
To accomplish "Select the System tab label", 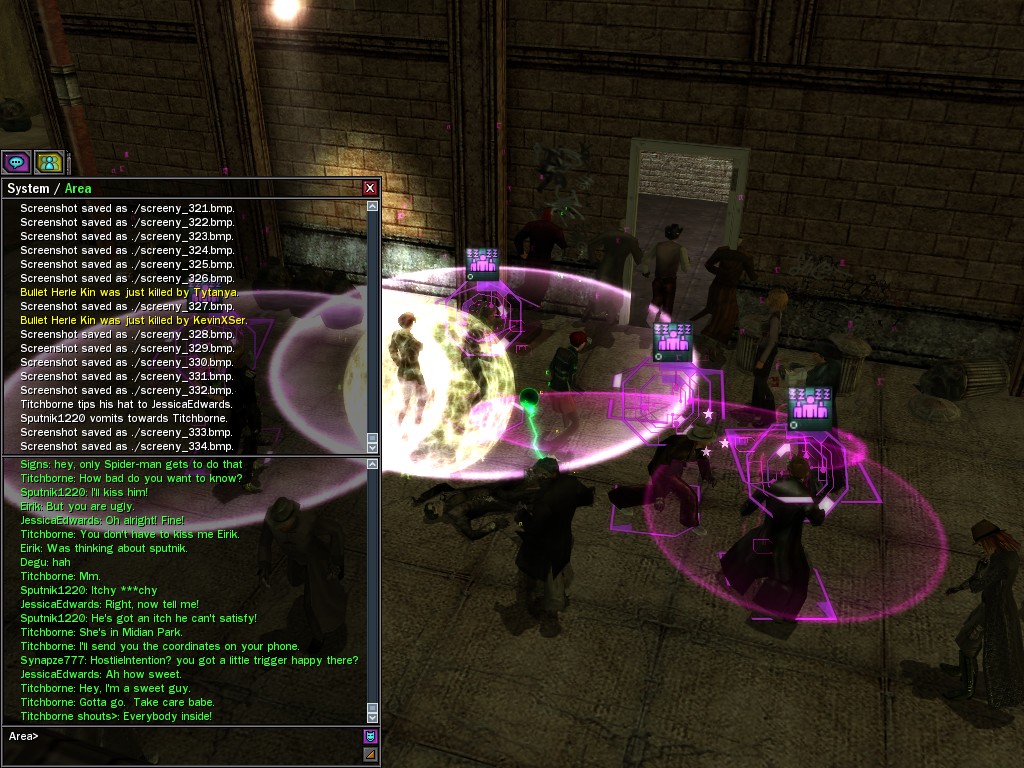I will point(28,188).
